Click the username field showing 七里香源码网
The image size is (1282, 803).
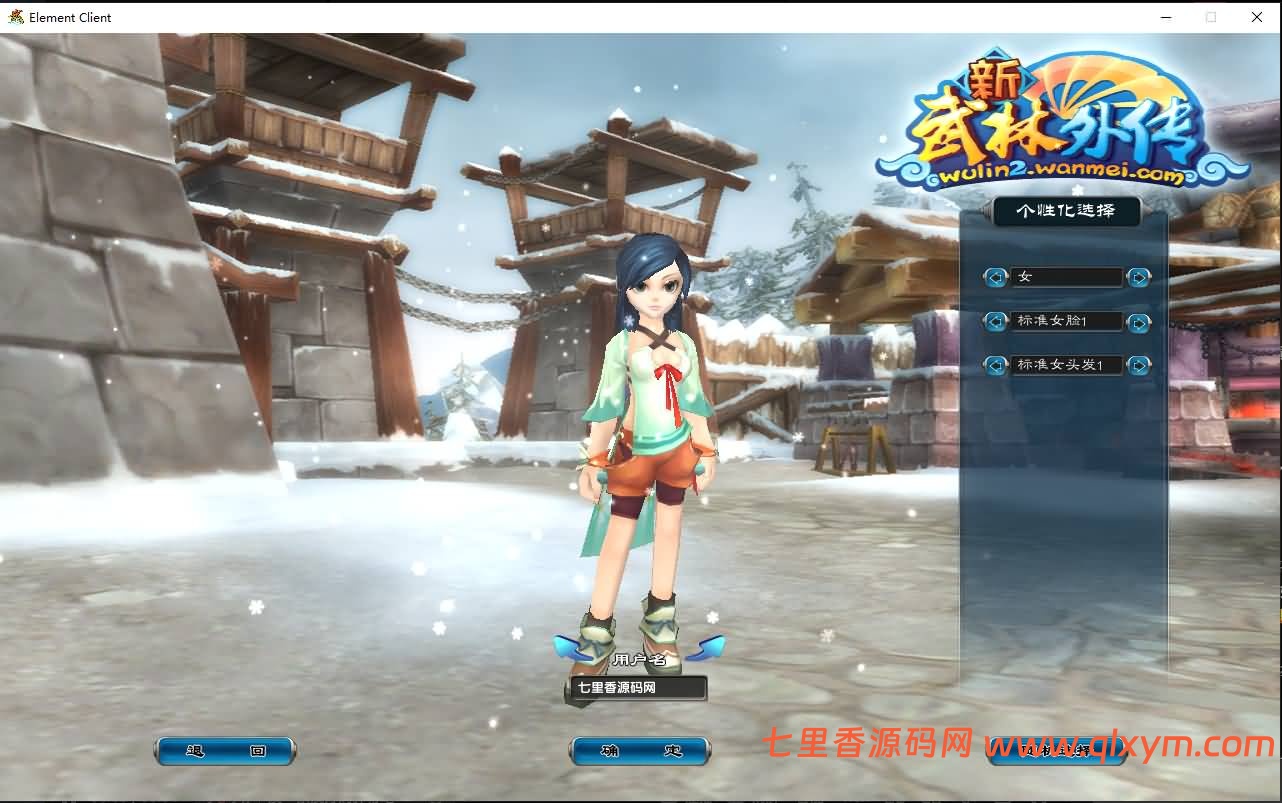tap(637, 688)
